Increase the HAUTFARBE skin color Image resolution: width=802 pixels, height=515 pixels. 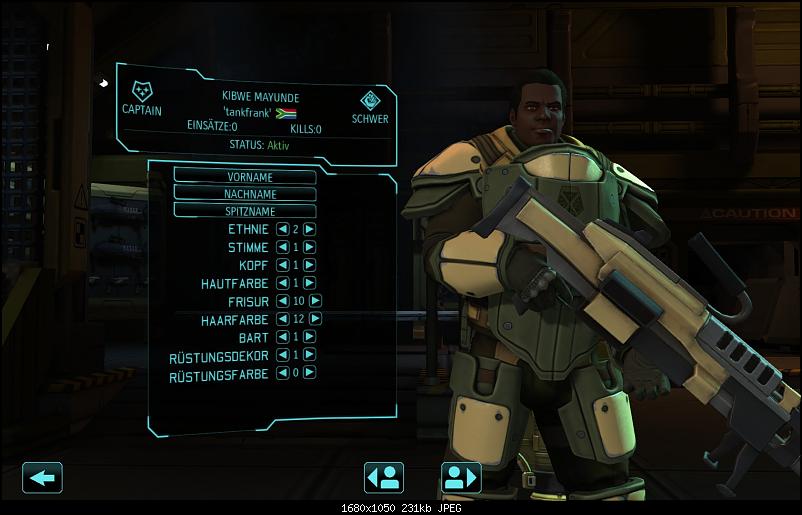(x=310, y=283)
